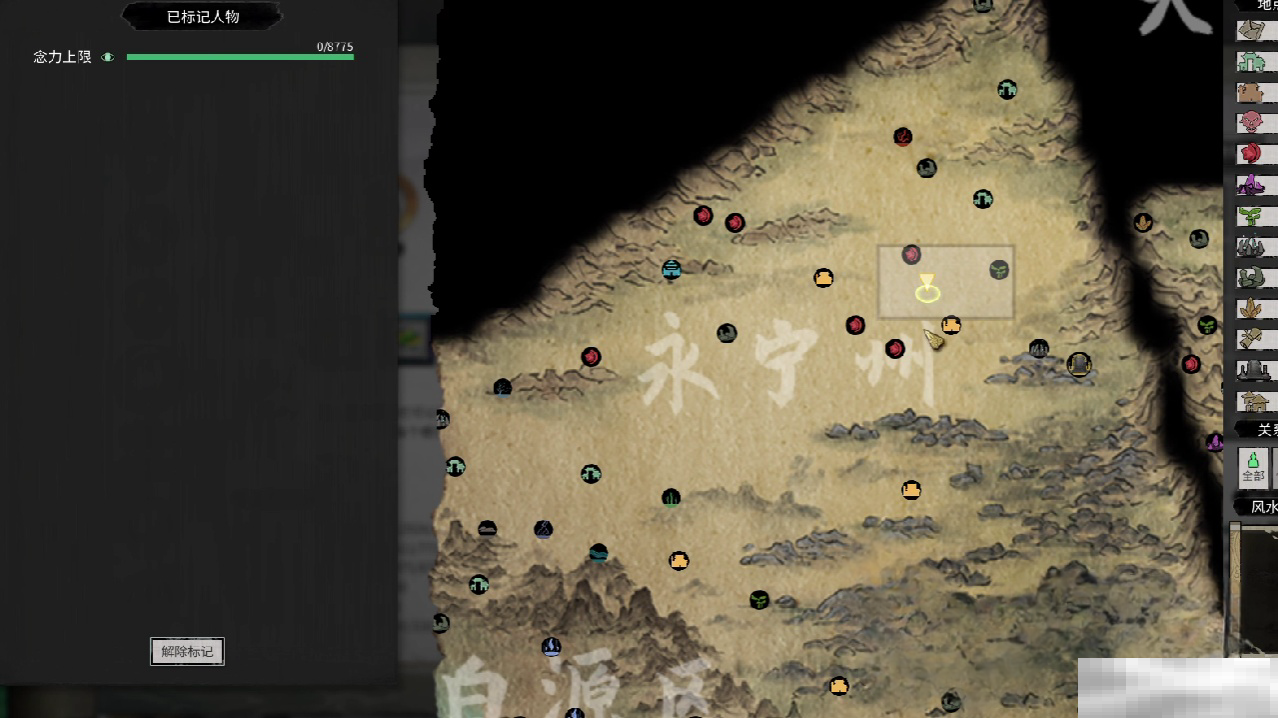
Task: Toggle the pink skull legend filter
Action: point(1251,123)
